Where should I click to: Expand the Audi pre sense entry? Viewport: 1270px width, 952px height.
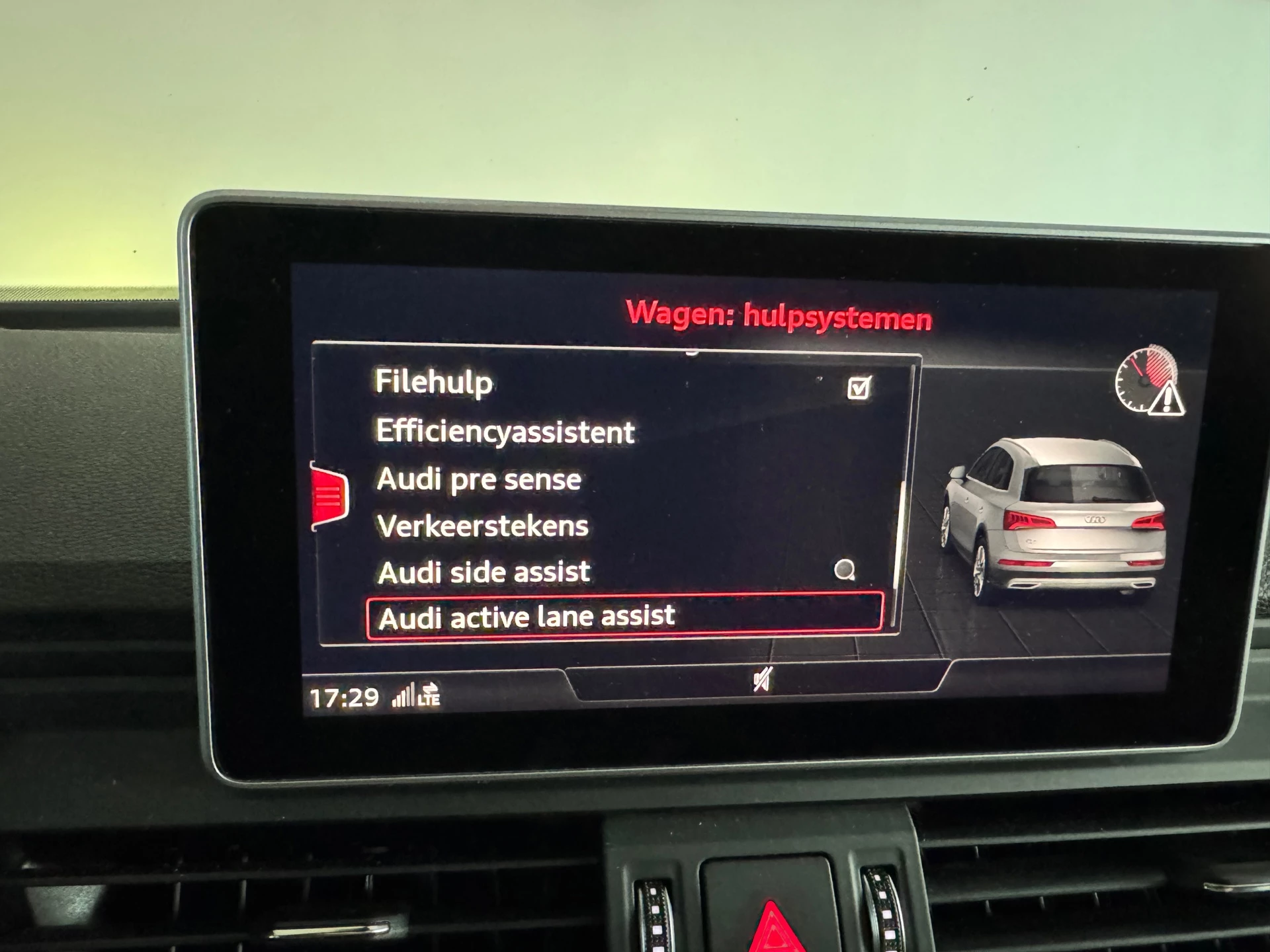point(478,479)
